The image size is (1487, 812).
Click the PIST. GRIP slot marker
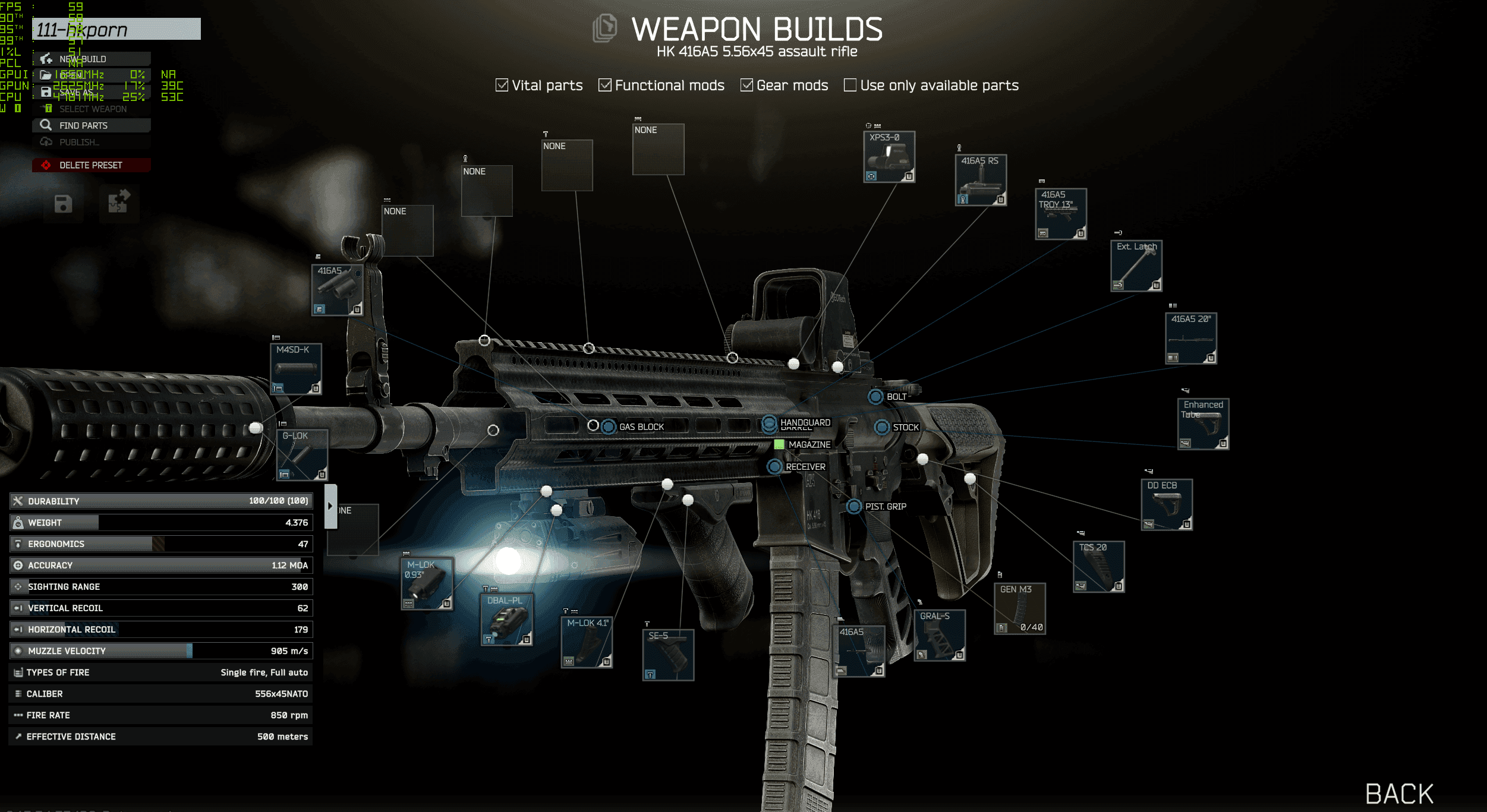coord(853,507)
